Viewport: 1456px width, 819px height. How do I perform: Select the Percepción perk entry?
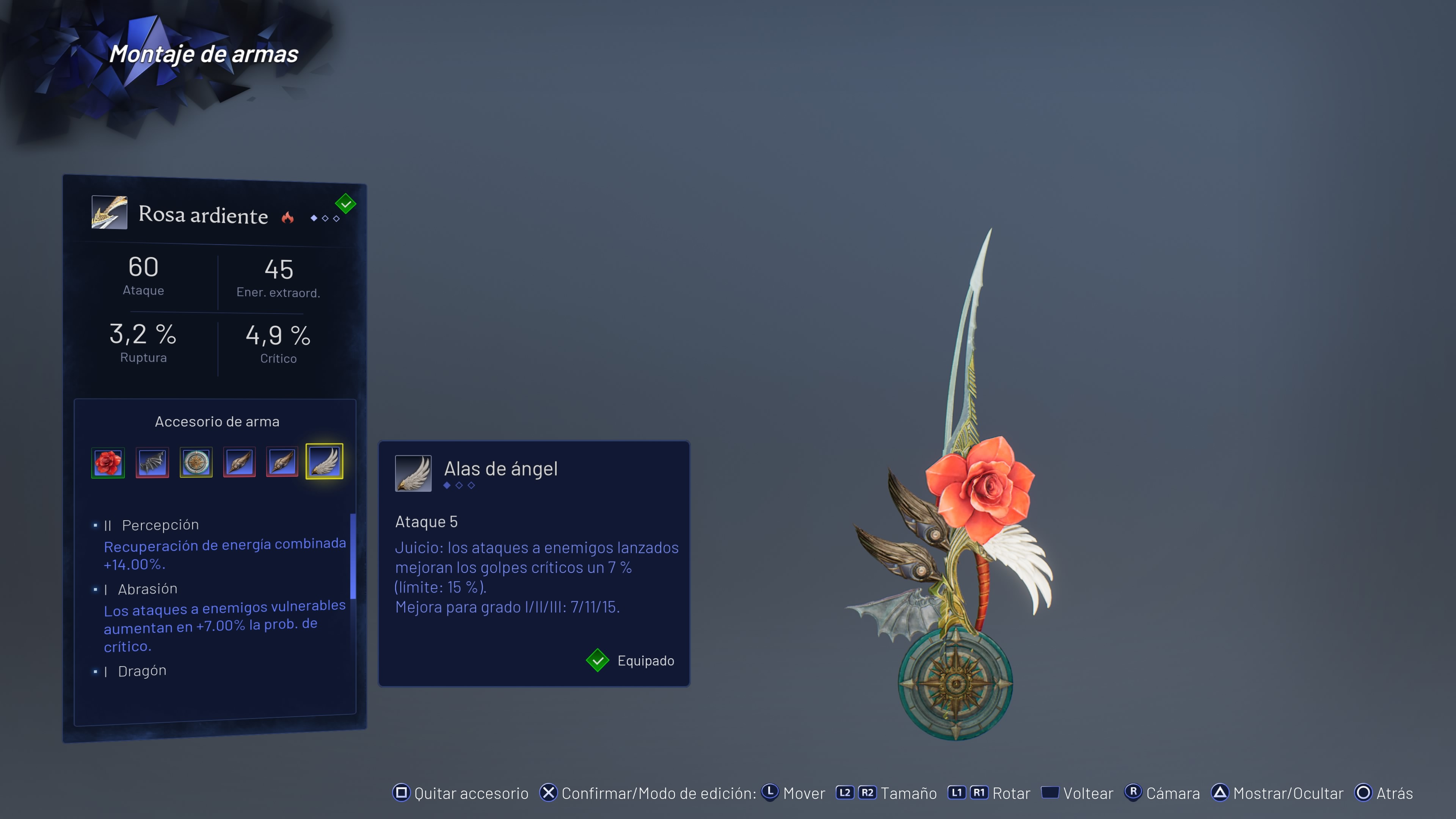160,525
